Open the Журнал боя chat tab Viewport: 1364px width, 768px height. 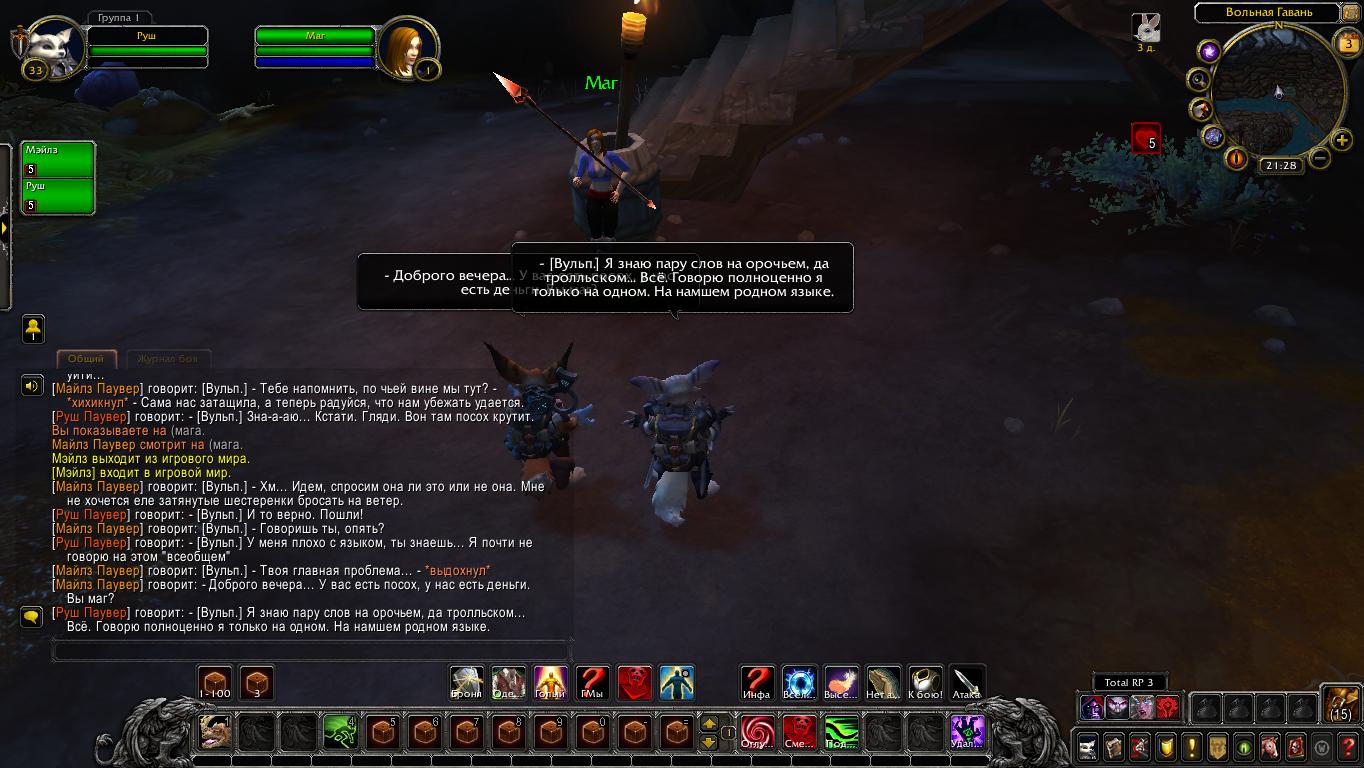click(168, 358)
